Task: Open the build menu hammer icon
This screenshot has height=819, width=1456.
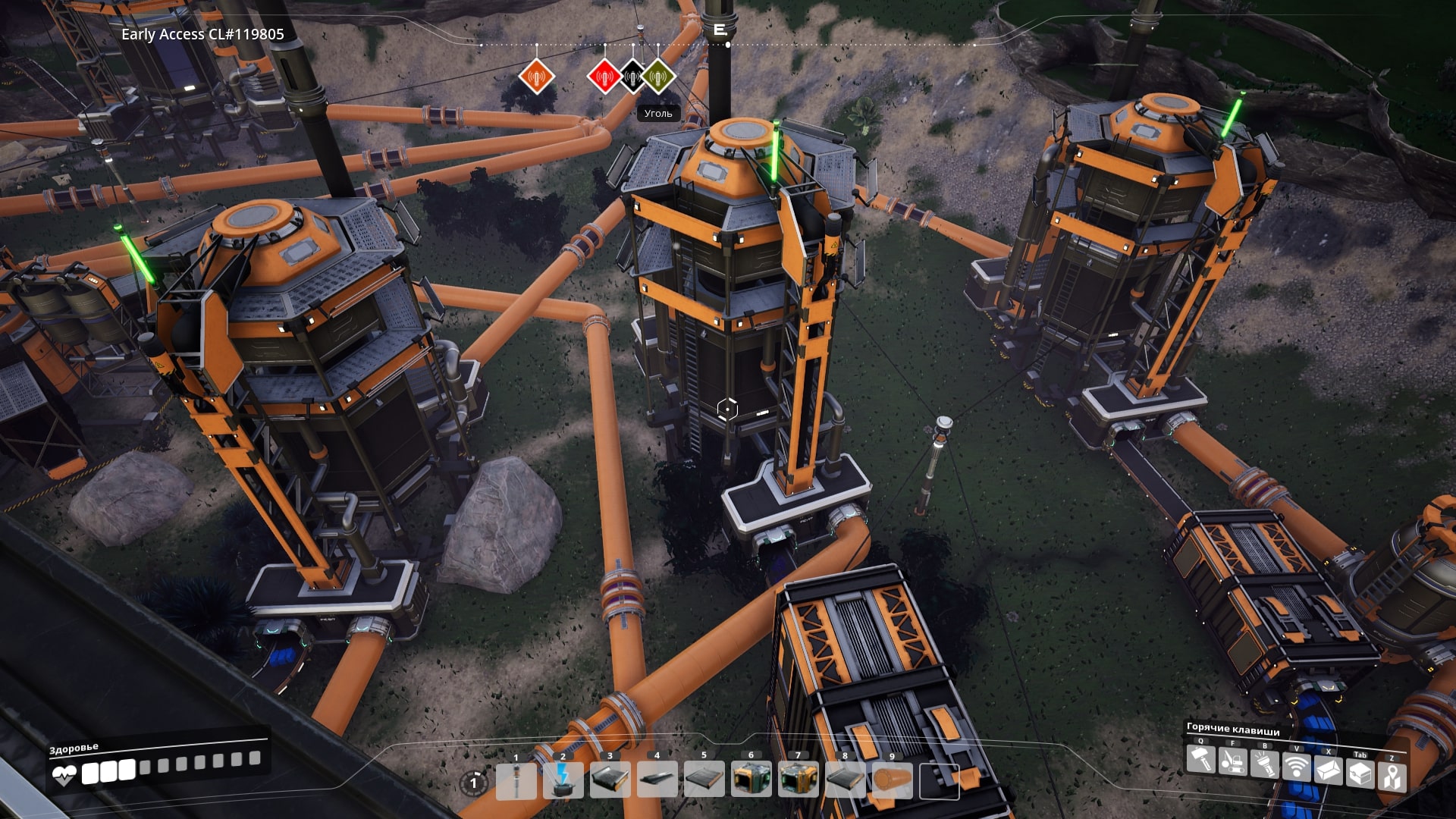Action: (x=1200, y=760)
